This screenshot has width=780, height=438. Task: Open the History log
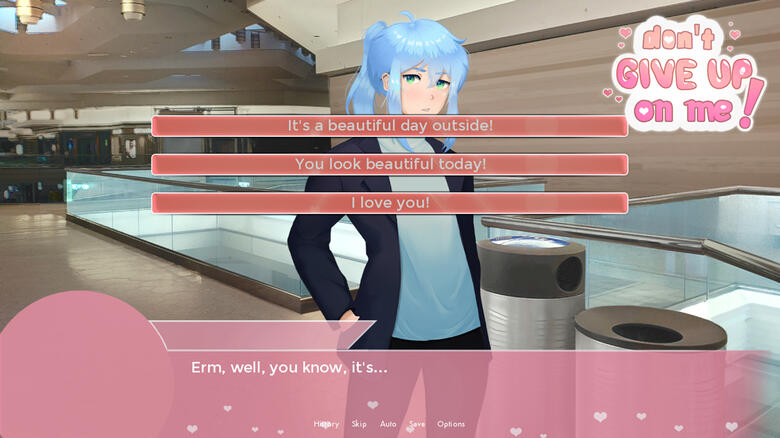click(x=326, y=424)
